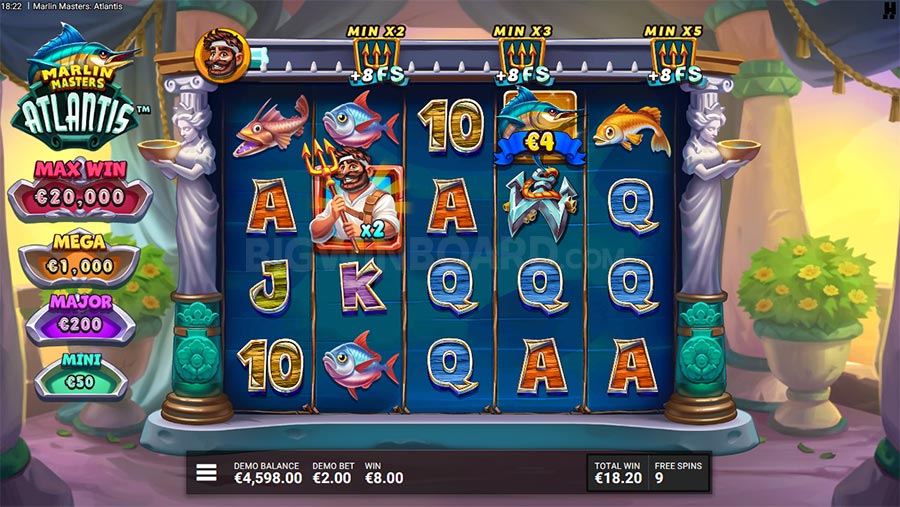The image size is (900, 507).
Task: Open the hamburger menu
Action: [x=206, y=472]
